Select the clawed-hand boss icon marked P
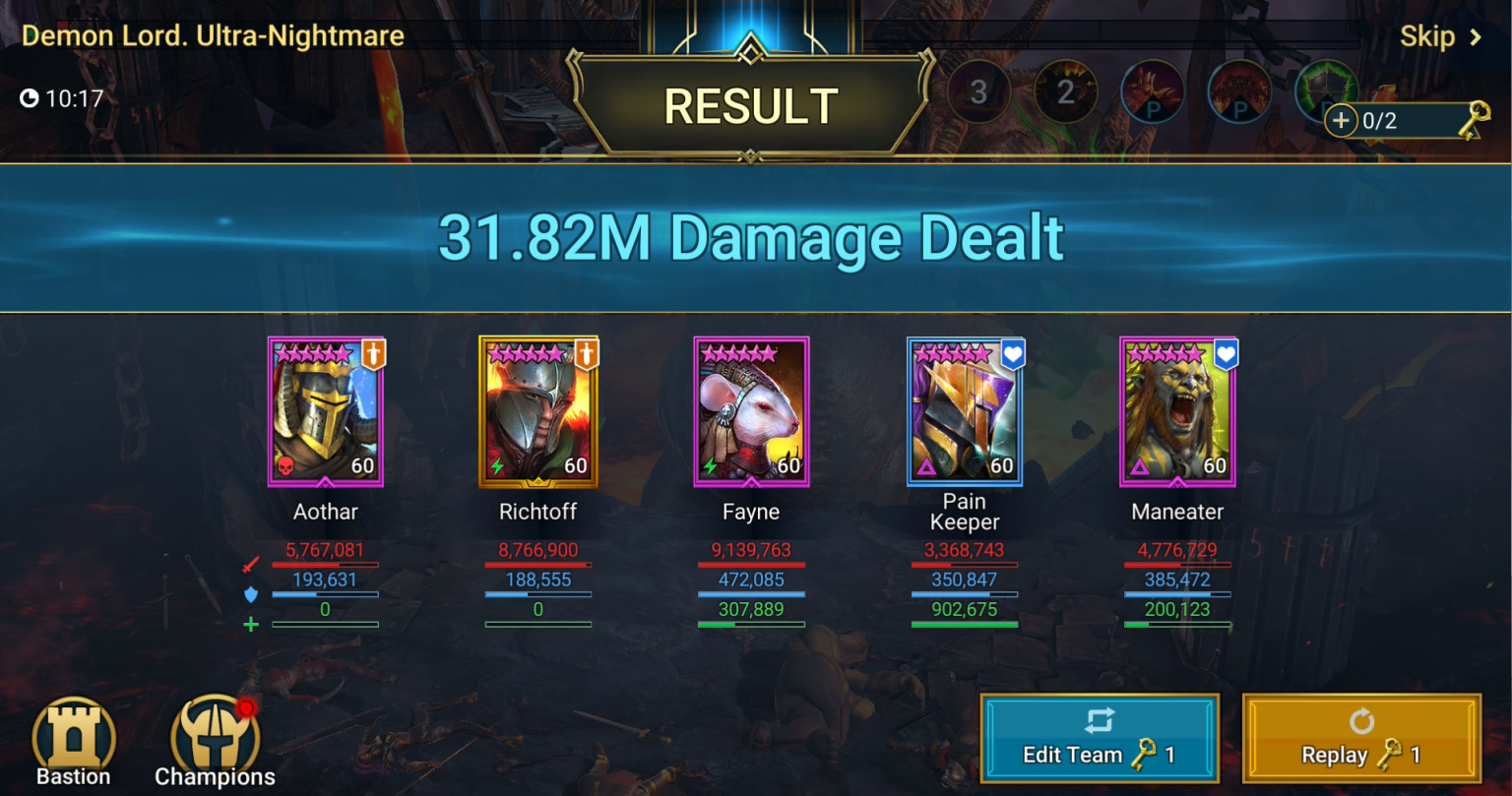Image resolution: width=1512 pixels, height=796 pixels. (x=1153, y=92)
